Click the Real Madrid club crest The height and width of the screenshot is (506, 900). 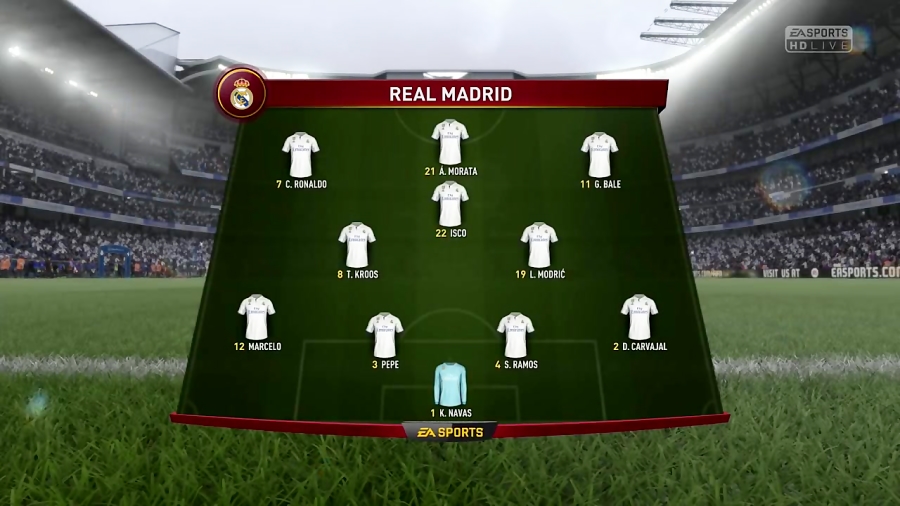[x=241, y=94]
